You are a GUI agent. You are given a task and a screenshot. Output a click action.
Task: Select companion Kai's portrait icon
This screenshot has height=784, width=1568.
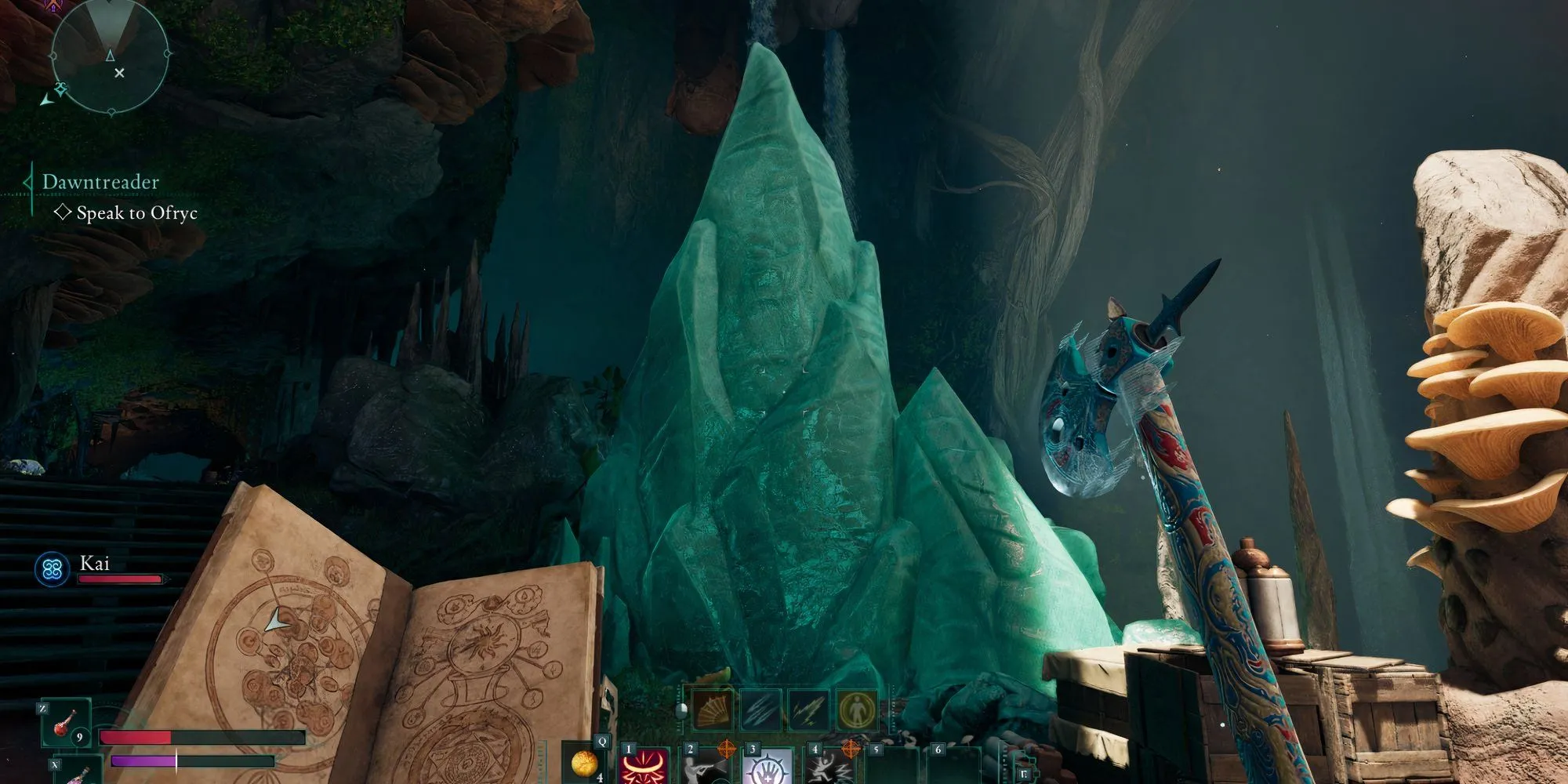[x=53, y=568]
